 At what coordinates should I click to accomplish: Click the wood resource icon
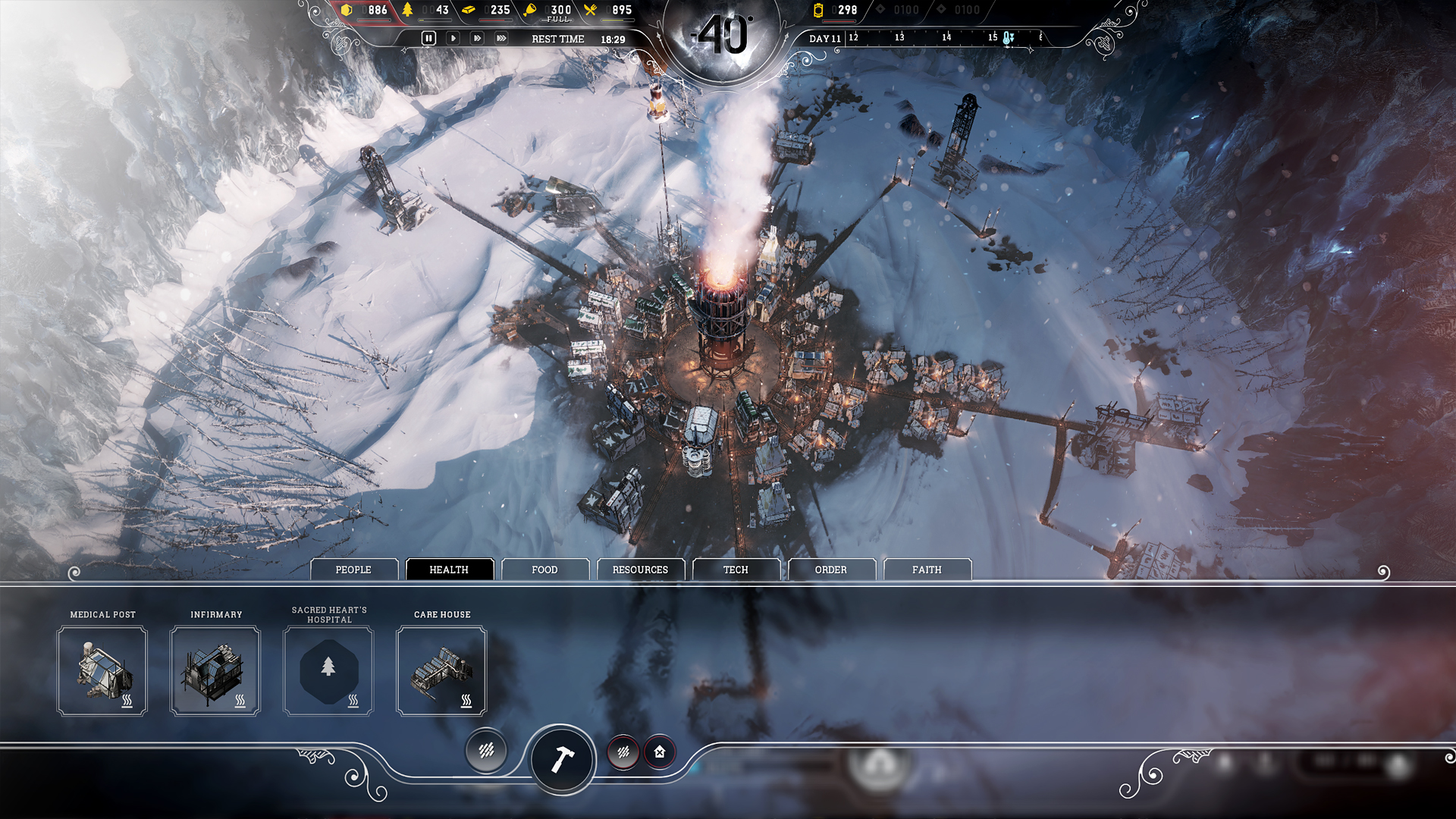point(409,11)
